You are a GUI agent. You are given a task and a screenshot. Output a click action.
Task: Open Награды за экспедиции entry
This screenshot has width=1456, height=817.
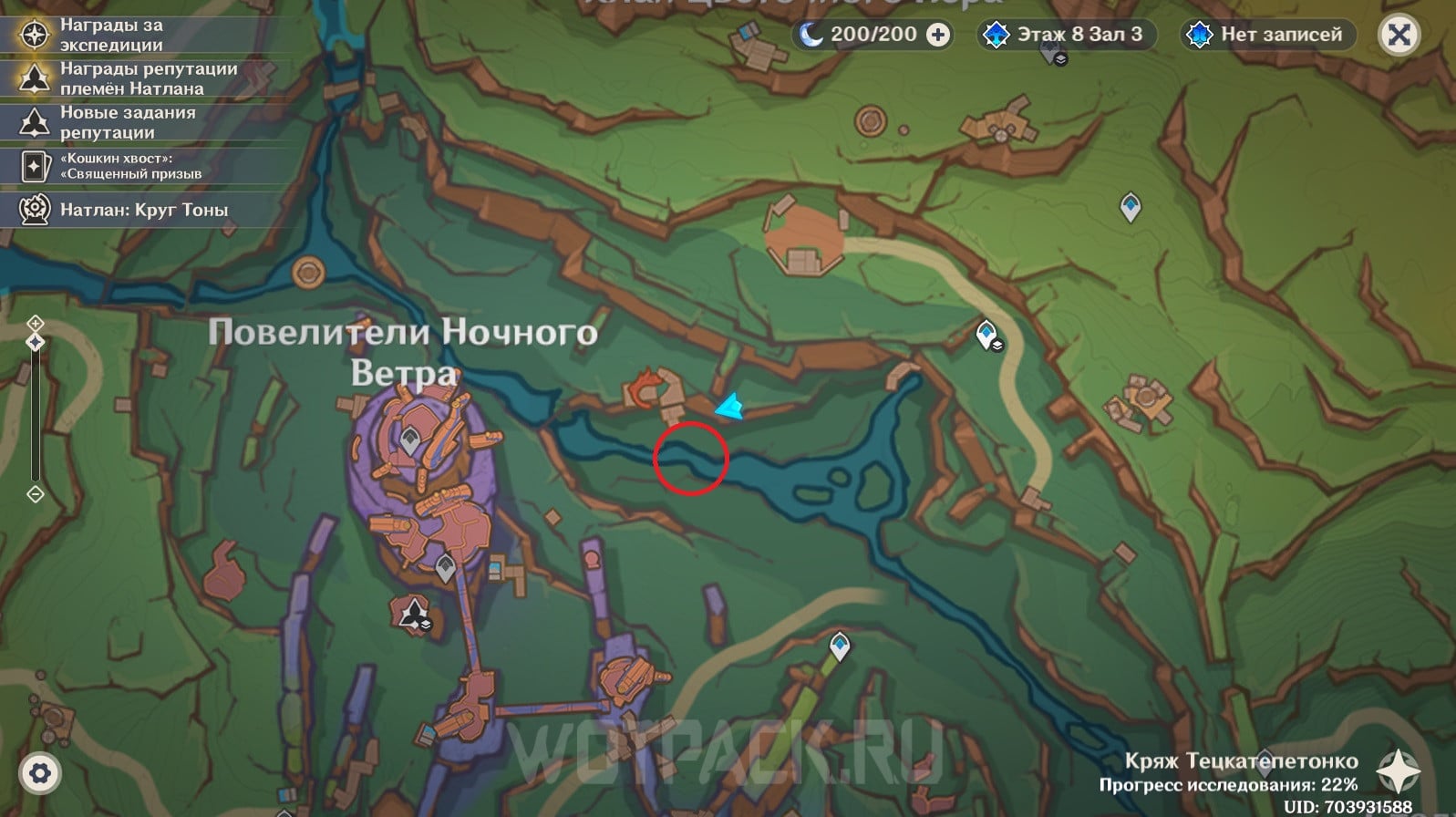point(111,35)
